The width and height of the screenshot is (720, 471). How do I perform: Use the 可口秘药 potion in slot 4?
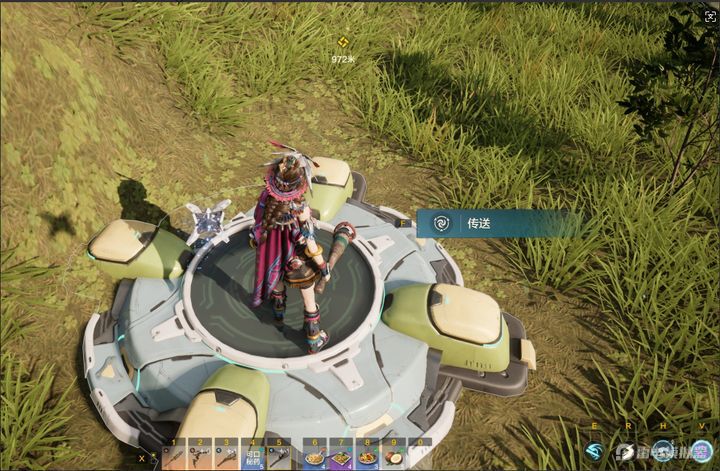pos(254,455)
